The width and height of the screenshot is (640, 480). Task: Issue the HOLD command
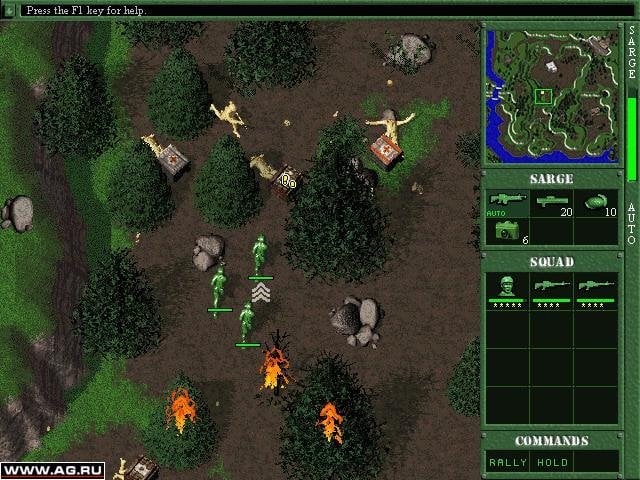point(552,462)
